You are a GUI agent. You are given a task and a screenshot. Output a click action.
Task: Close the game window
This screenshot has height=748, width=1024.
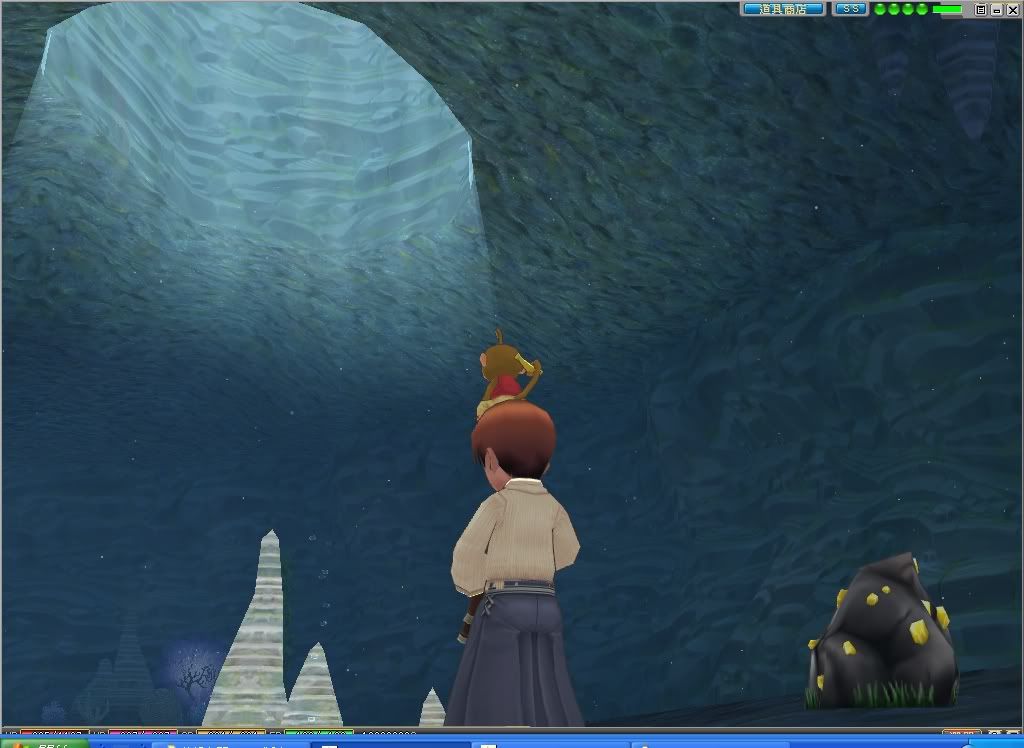(1011, 9)
